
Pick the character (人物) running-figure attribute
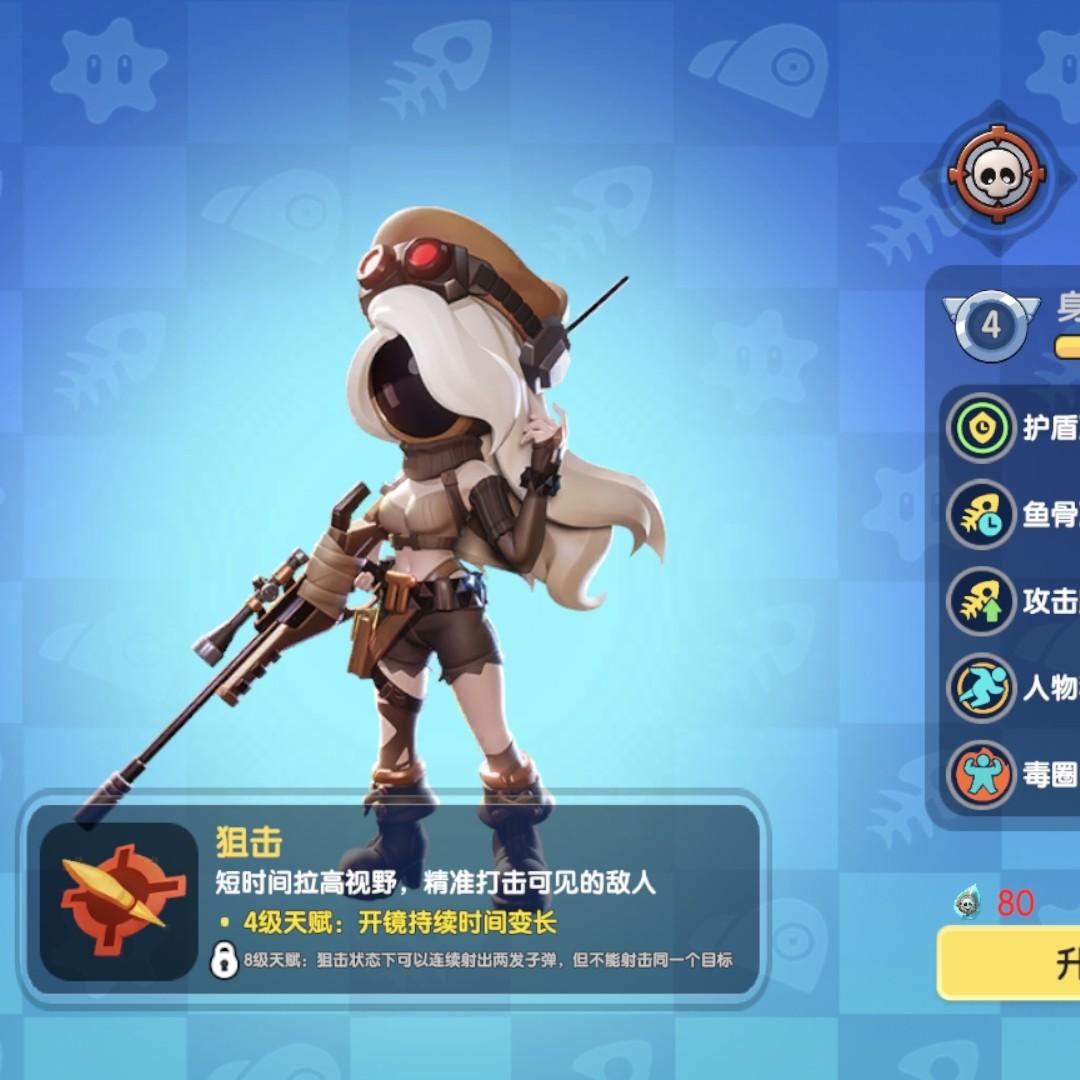(982, 688)
